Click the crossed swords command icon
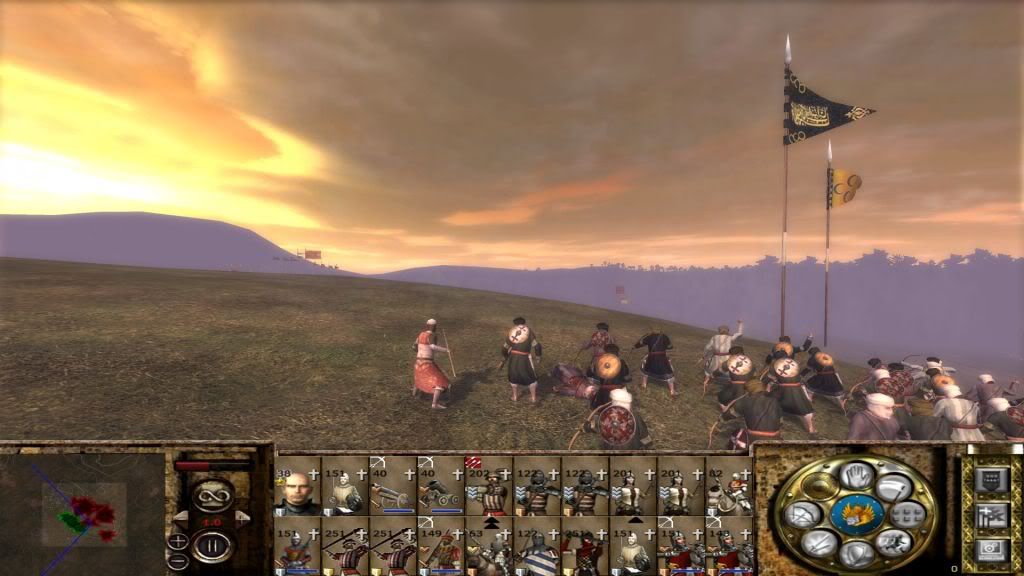The width and height of the screenshot is (1024, 576). coord(820,543)
